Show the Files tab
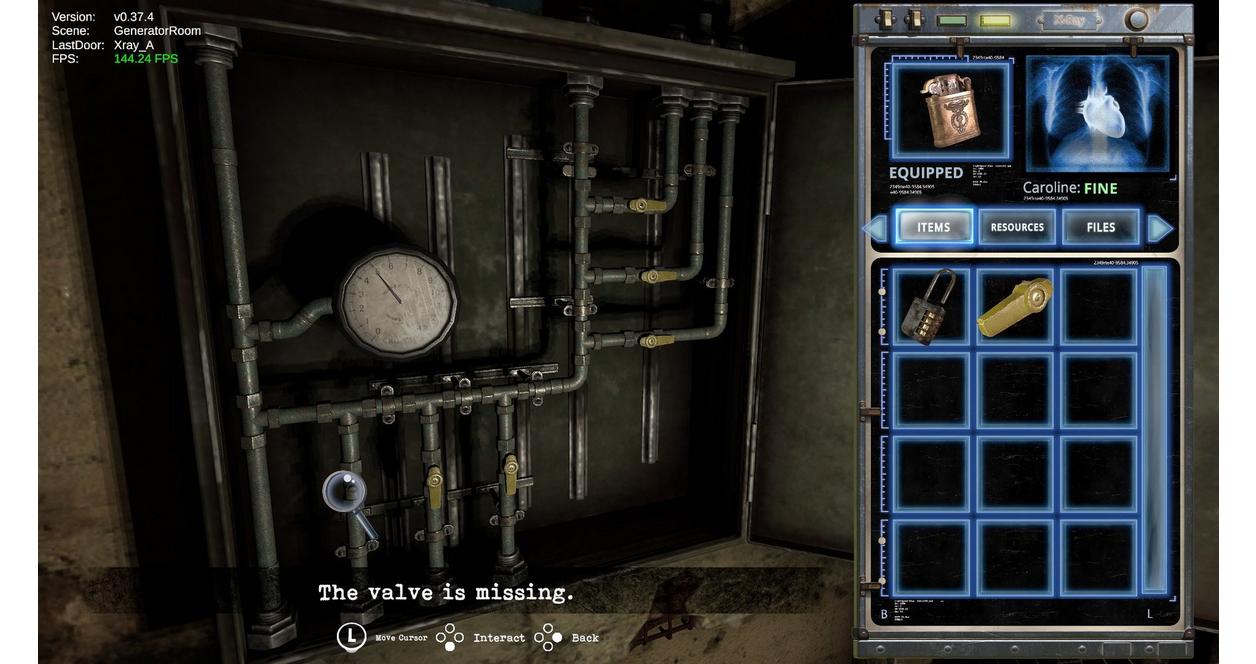The width and height of the screenshot is (1256, 664). pyautogui.click(x=1100, y=227)
